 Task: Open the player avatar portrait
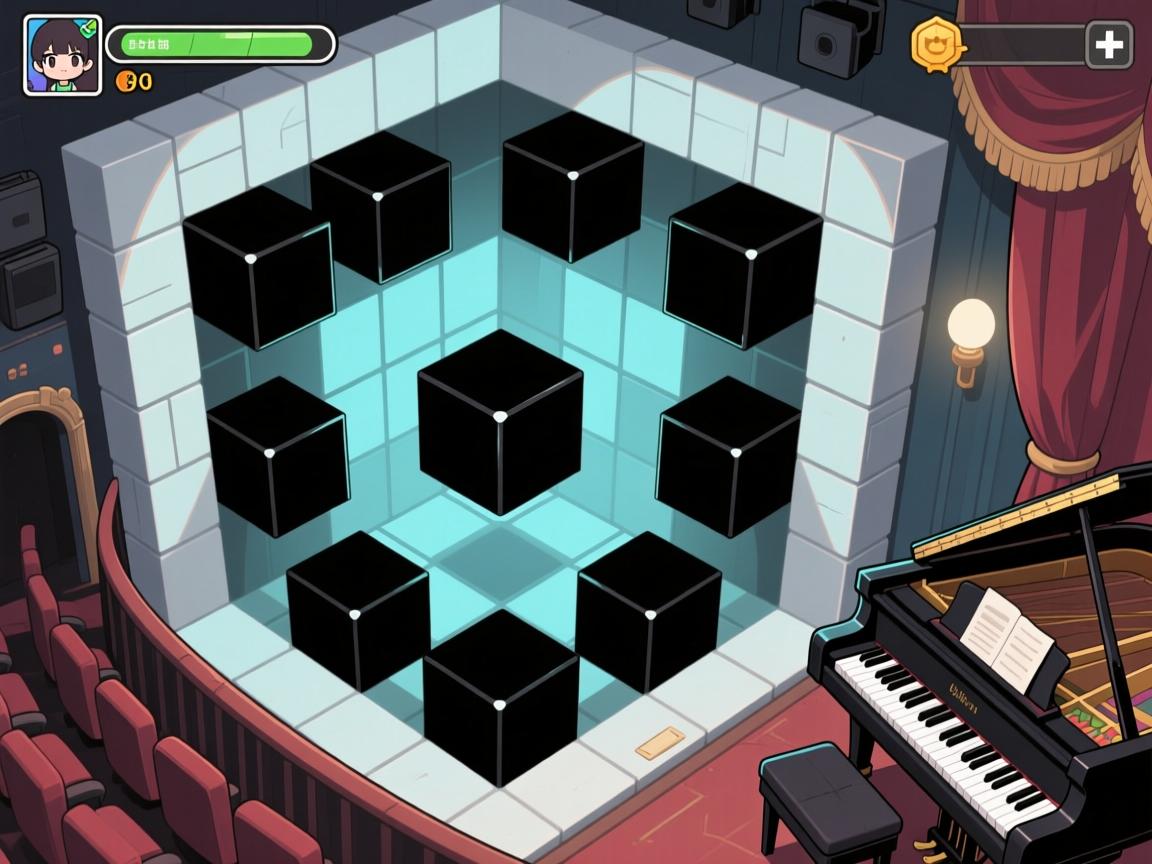pos(62,55)
